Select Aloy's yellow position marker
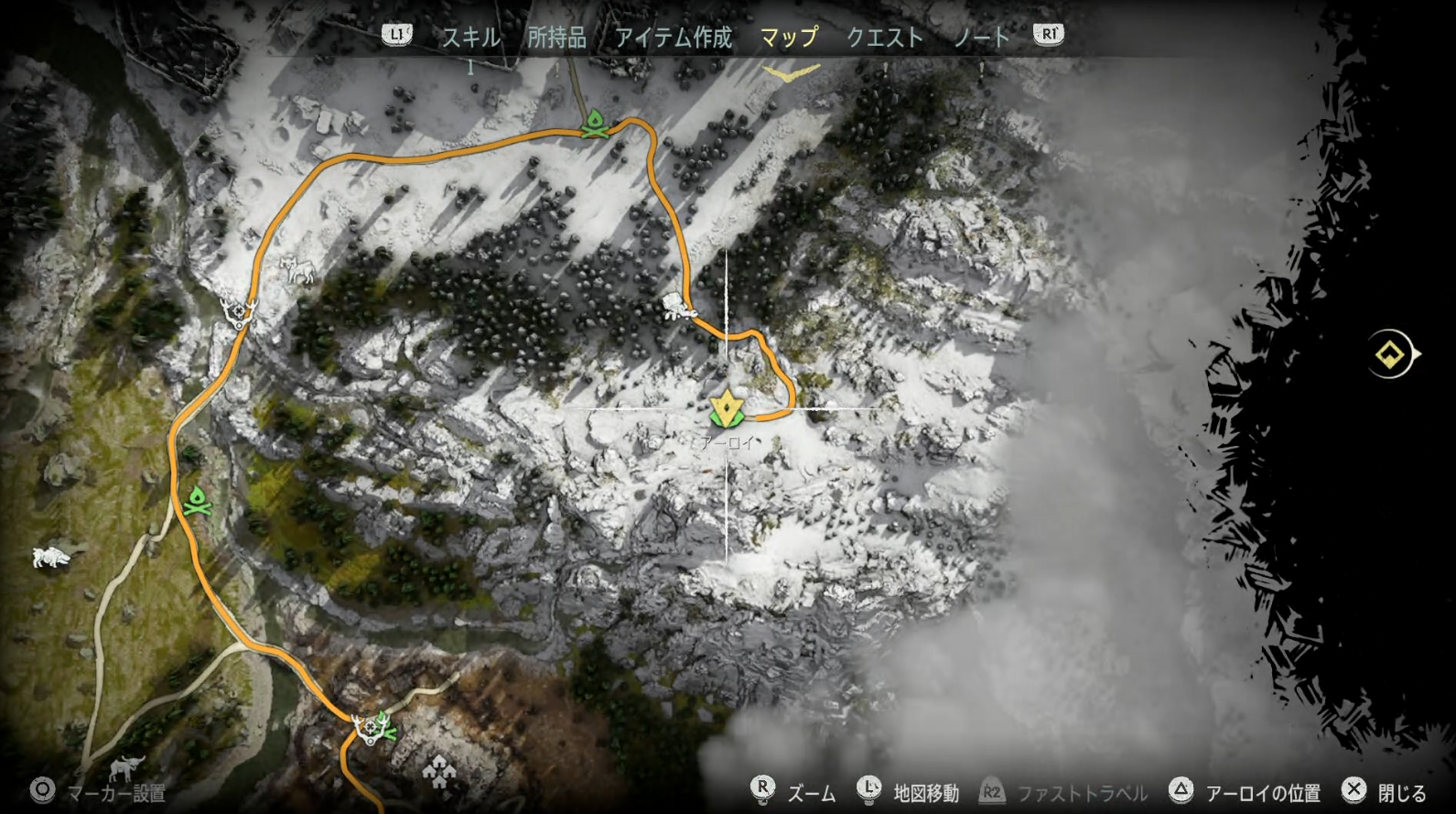 (x=727, y=407)
